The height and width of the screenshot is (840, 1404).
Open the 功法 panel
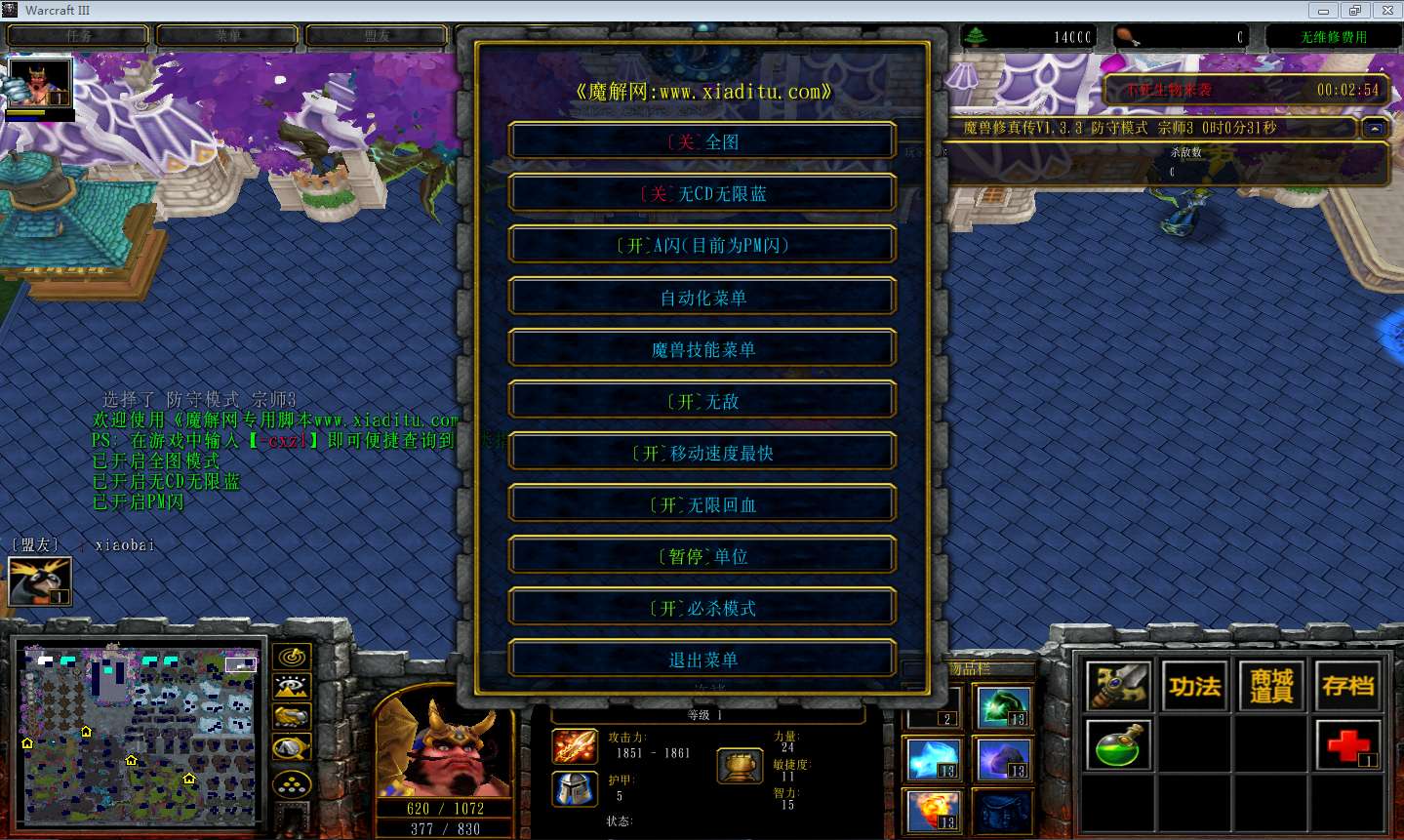[x=1194, y=685]
